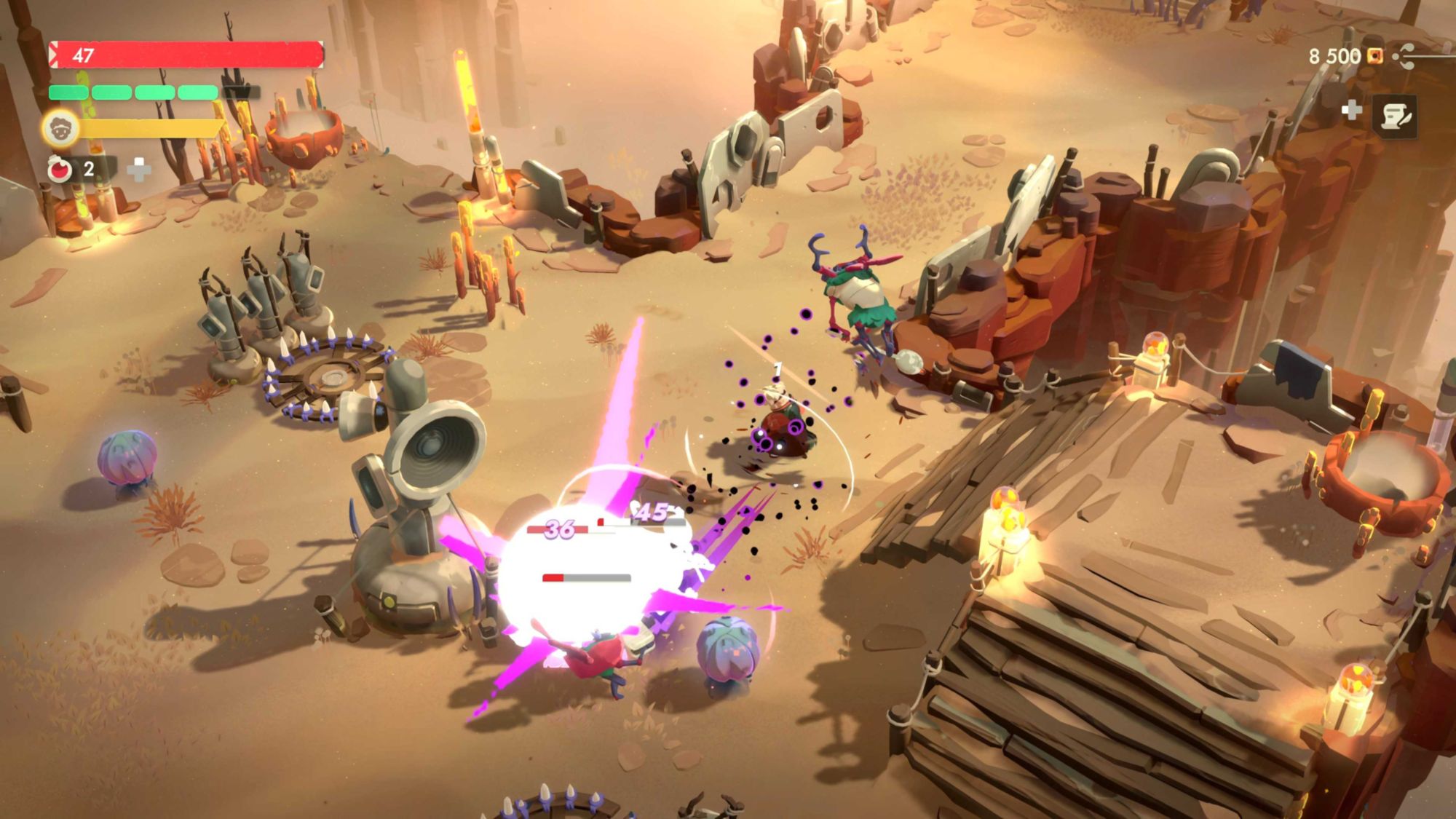Image resolution: width=1456 pixels, height=819 pixels.
Task: Open the quest scroll journal icon
Action: pyautogui.click(x=1394, y=117)
